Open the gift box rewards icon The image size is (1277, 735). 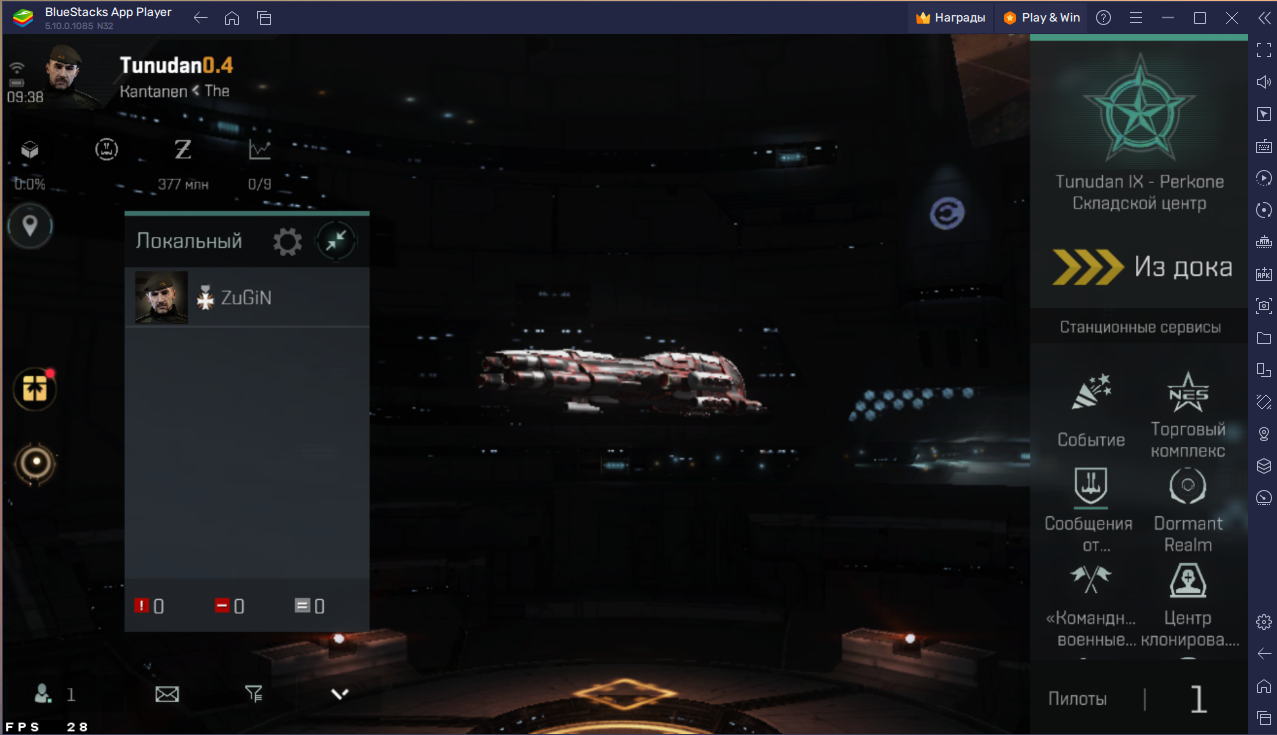35,389
